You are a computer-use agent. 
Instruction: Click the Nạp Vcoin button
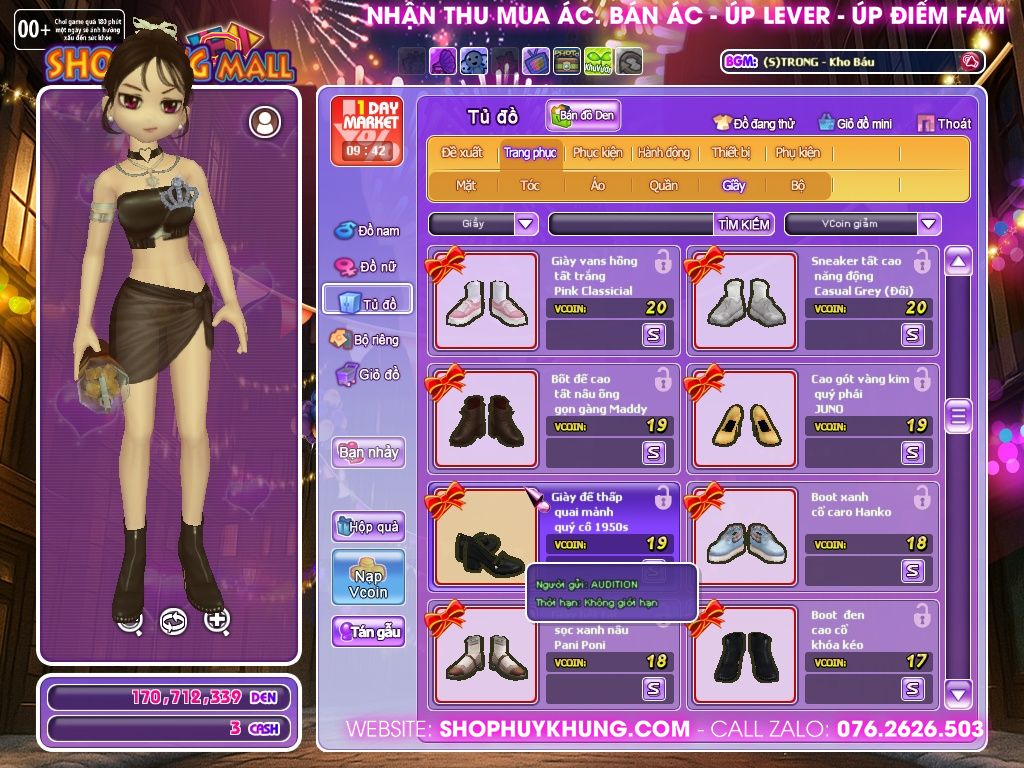[368, 577]
